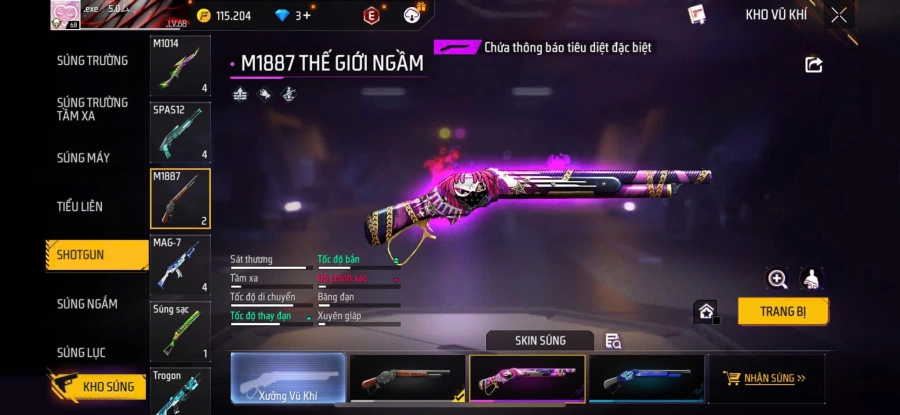Choose the MAG-7 weapon thumbnail
Viewport: 900px width, 415px height.
180,265
